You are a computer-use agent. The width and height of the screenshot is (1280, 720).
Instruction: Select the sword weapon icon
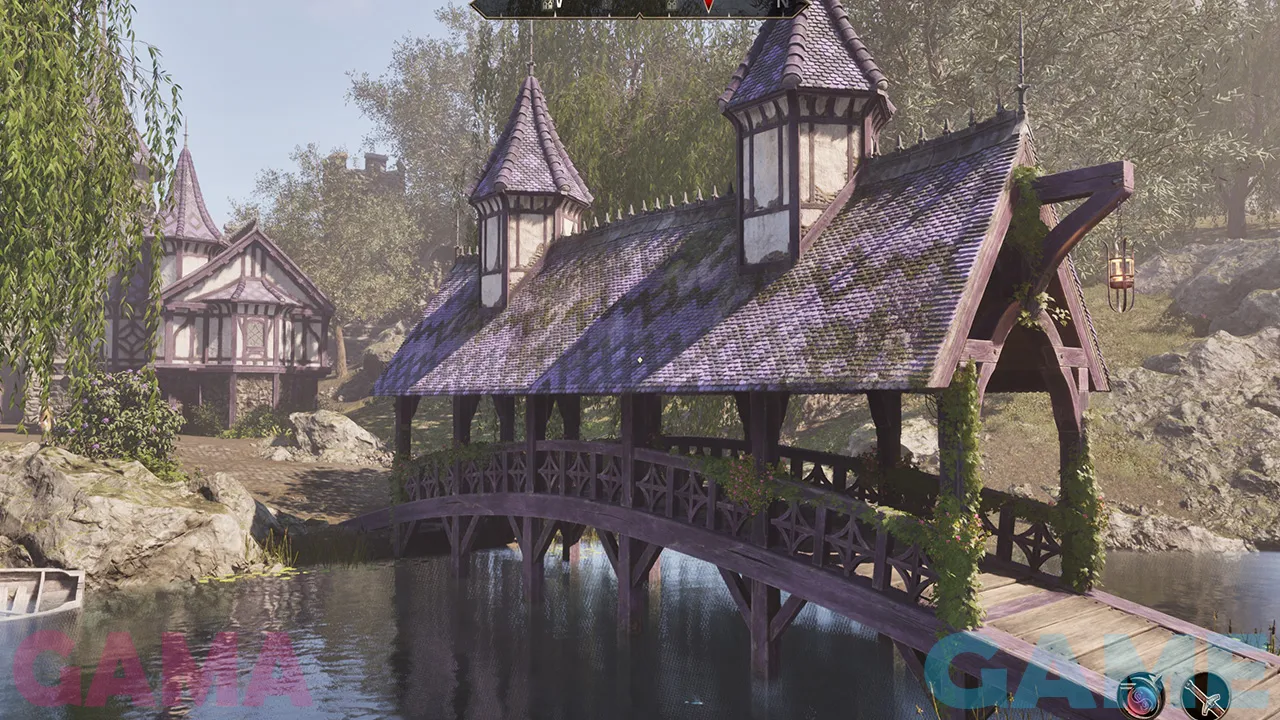click(1205, 695)
